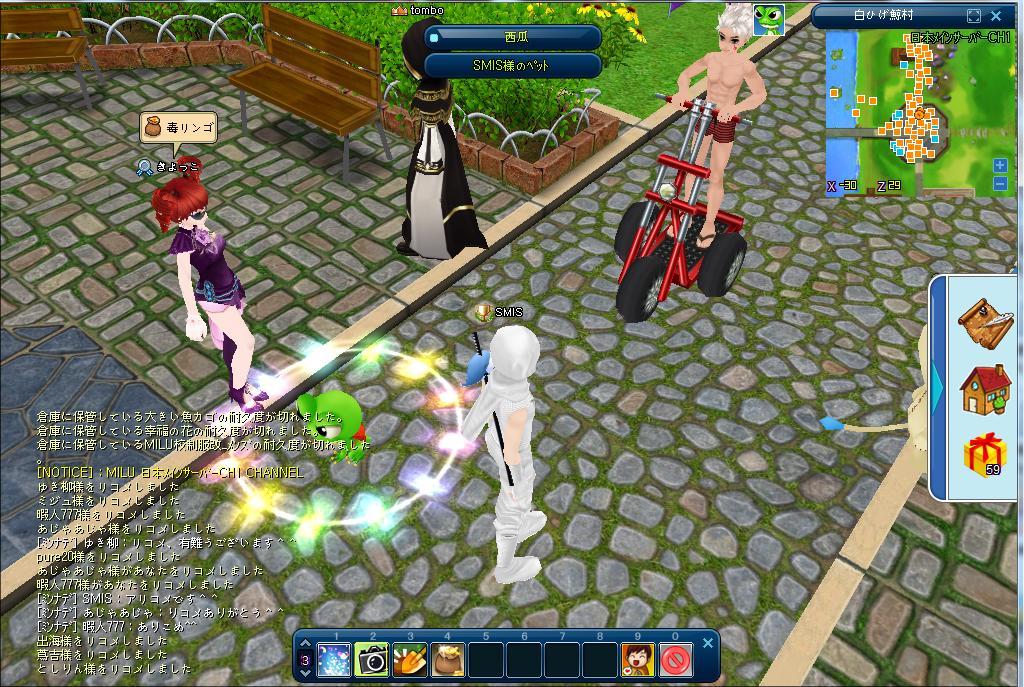Close the hotbar with its X
Viewport: 1024px width, 687px height.
pos(707,643)
